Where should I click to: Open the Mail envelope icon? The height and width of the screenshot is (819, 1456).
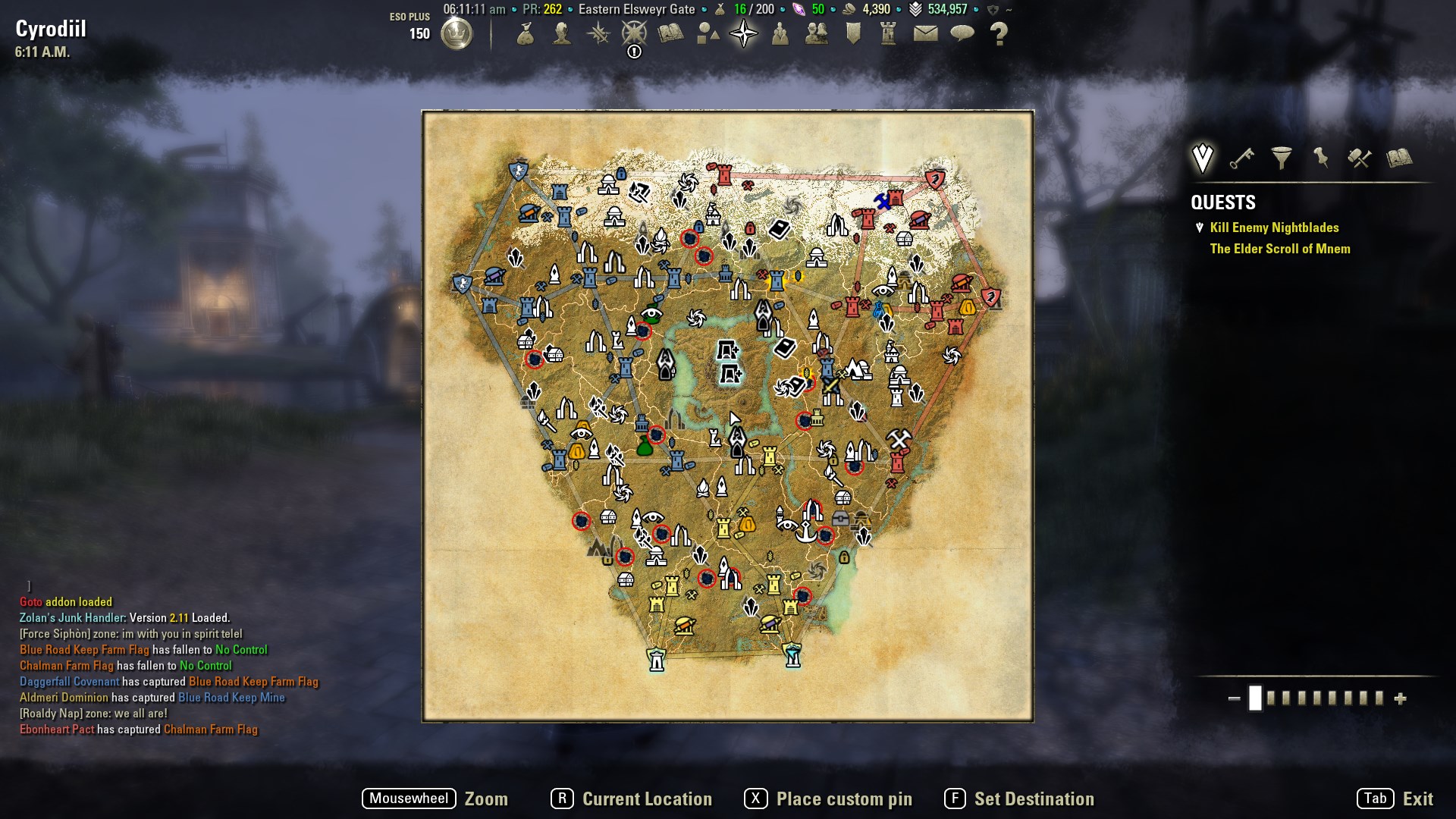(x=923, y=33)
